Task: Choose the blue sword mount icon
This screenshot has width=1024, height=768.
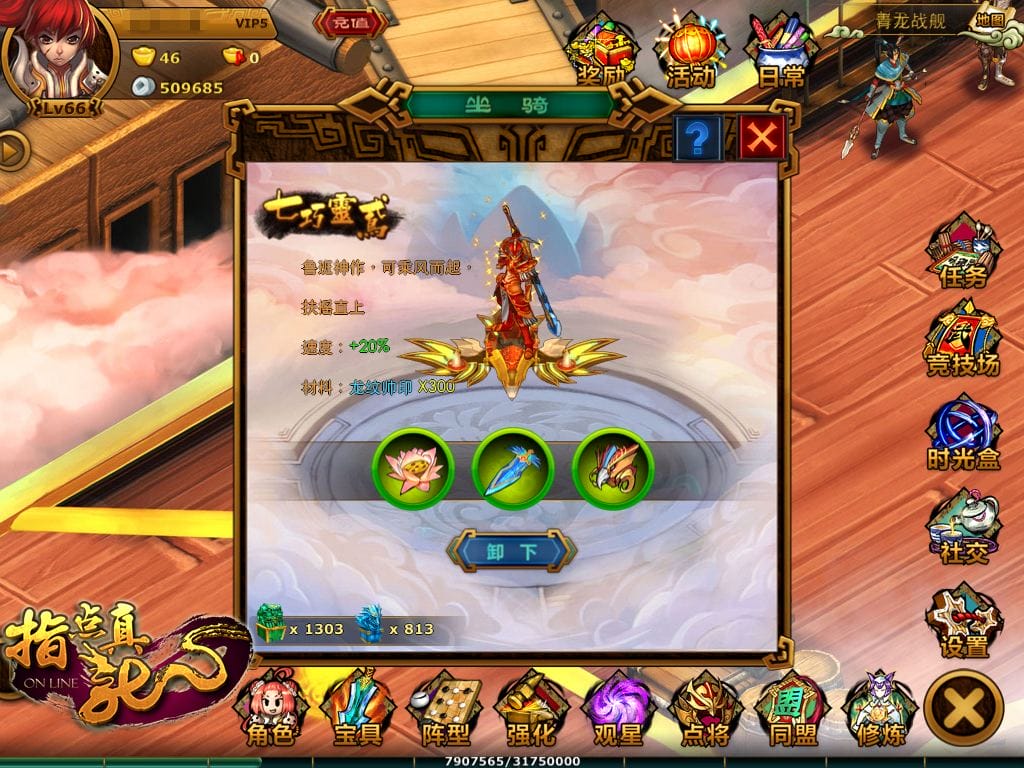Action: coord(512,469)
